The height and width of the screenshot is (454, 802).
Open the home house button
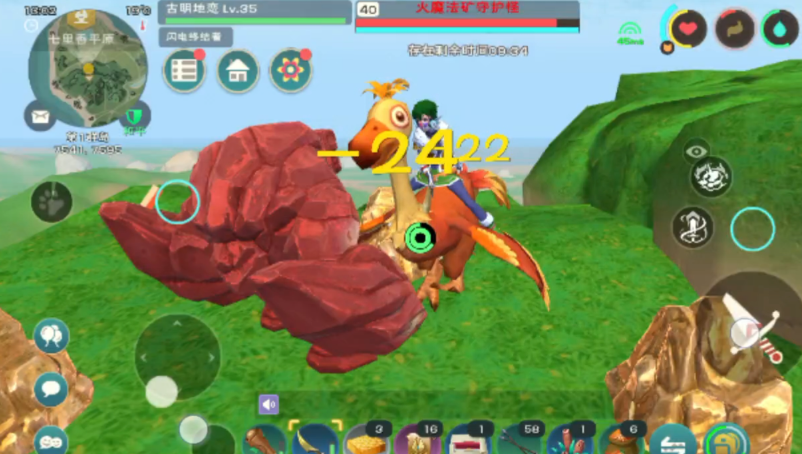(238, 71)
